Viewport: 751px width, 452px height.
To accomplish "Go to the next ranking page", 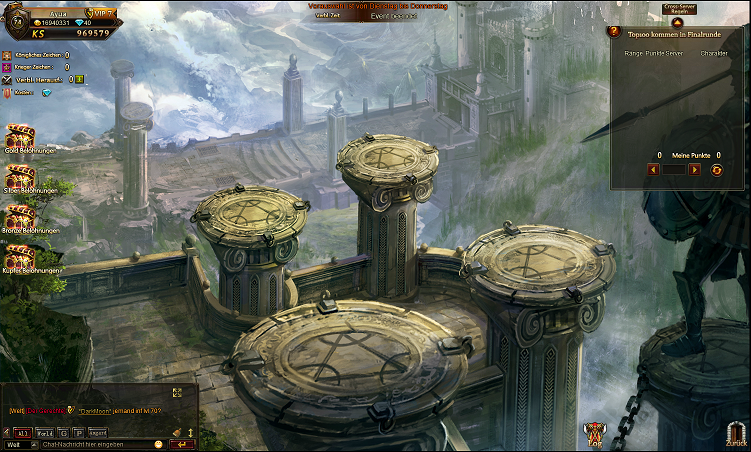I will pyautogui.click(x=695, y=170).
